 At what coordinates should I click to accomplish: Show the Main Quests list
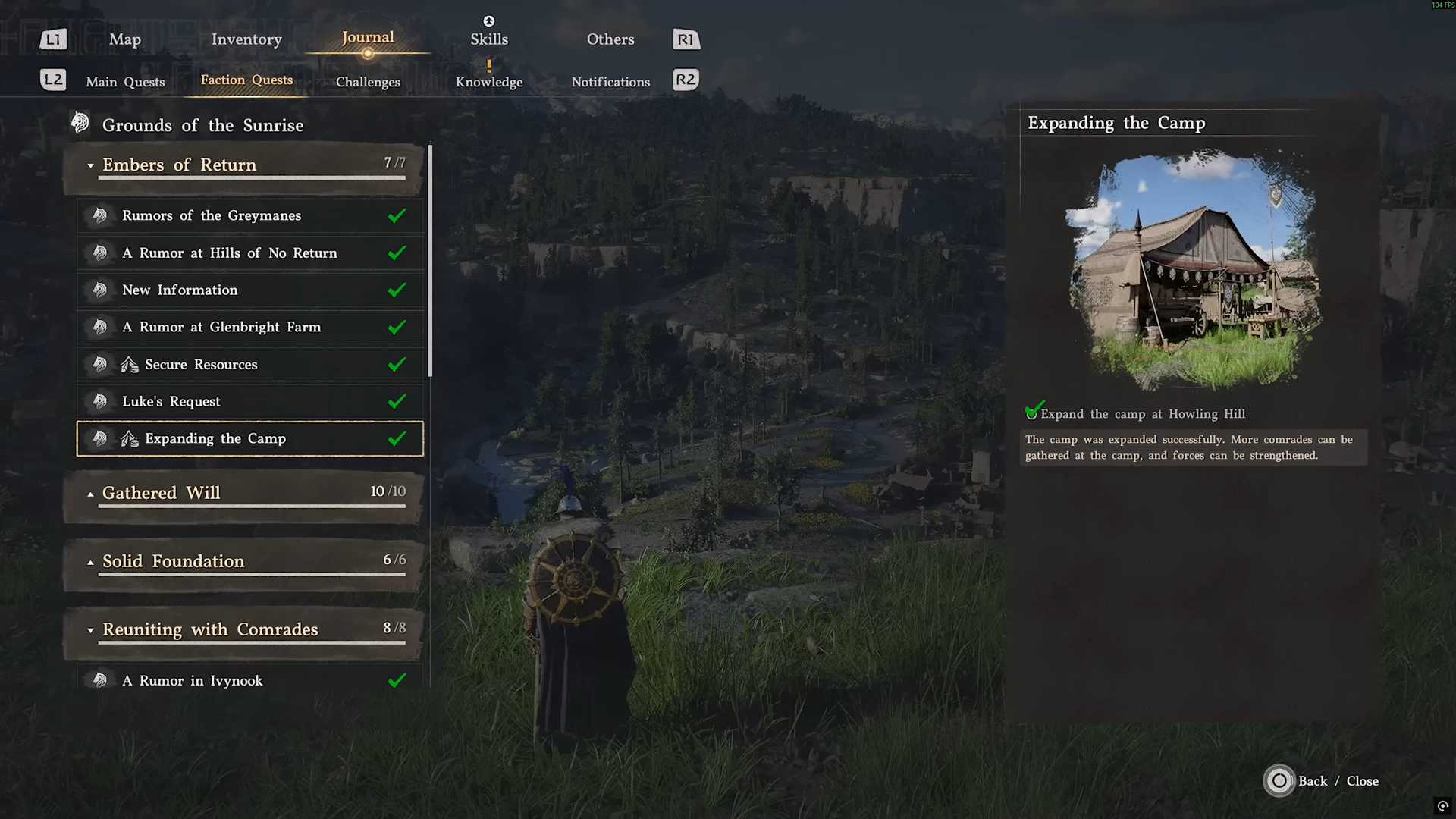[x=125, y=82]
